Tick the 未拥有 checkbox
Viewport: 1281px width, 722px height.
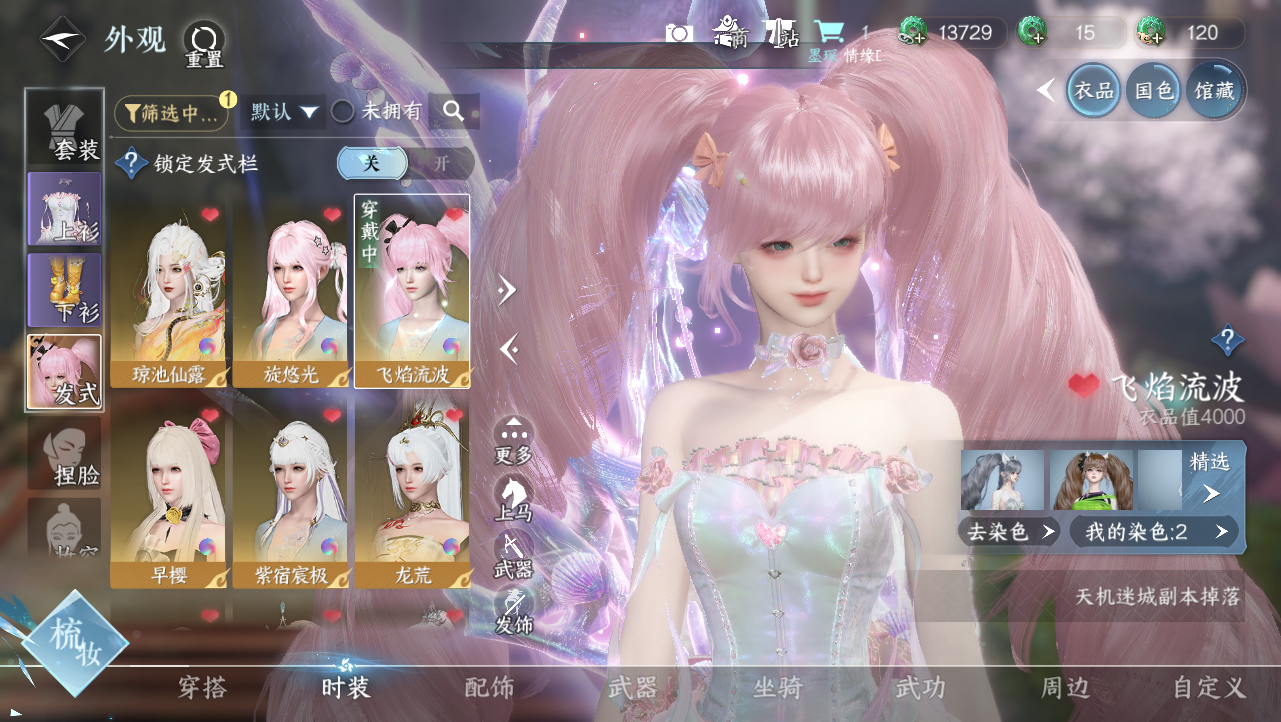pyautogui.click(x=343, y=112)
